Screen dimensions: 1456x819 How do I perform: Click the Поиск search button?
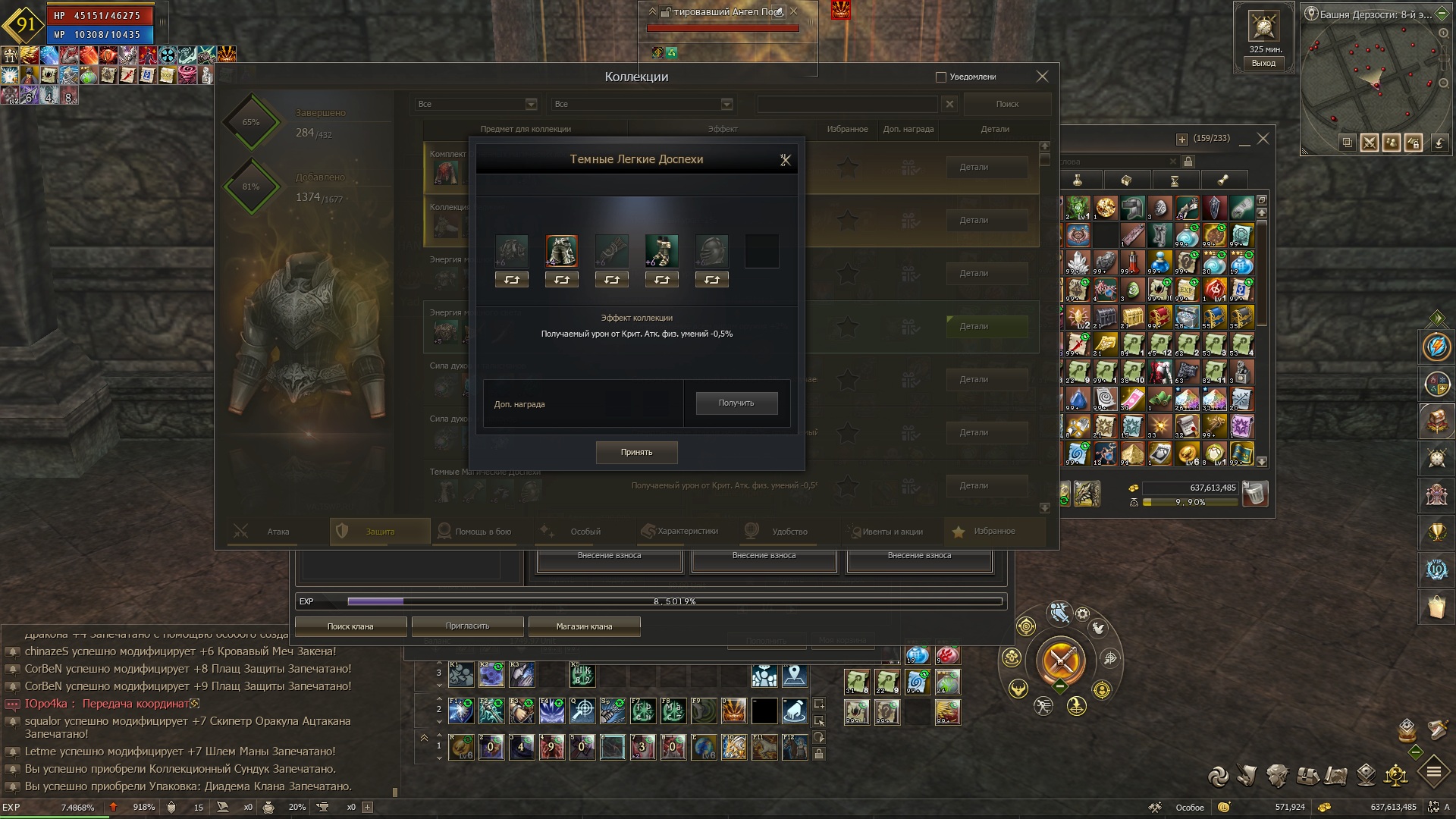coord(1007,104)
